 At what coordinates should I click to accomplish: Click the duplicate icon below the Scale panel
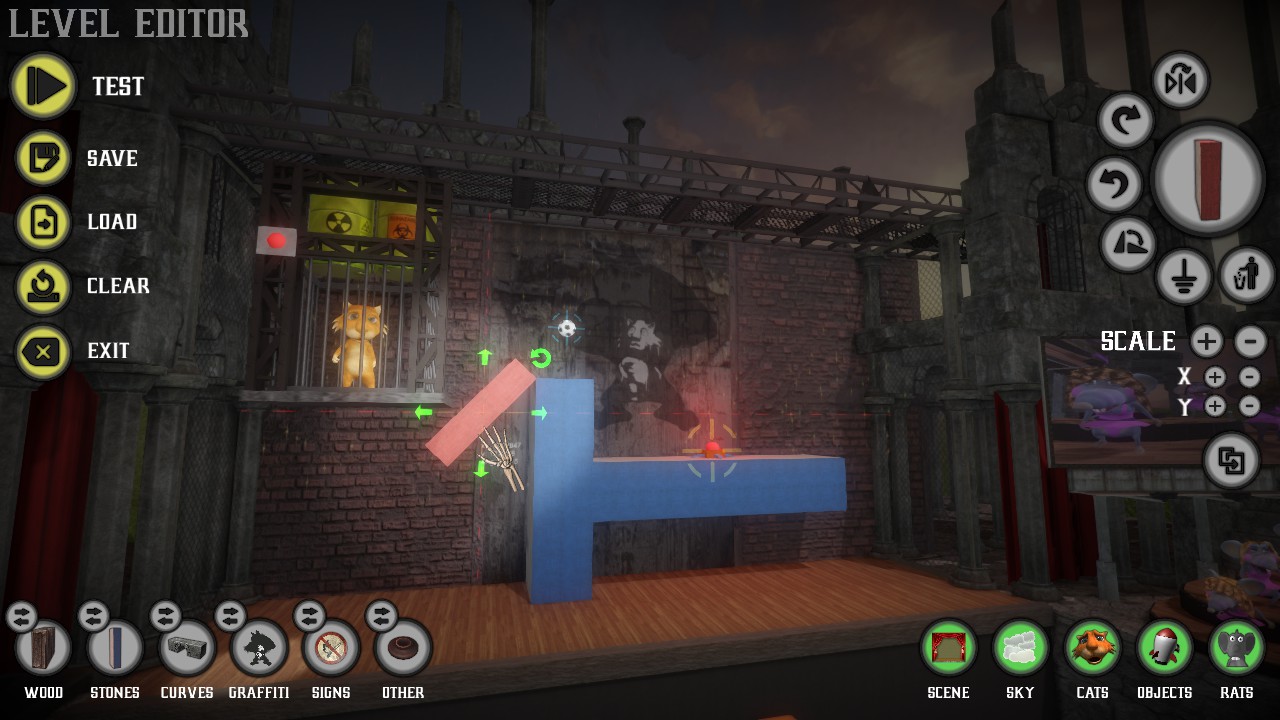(x=1231, y=461)
